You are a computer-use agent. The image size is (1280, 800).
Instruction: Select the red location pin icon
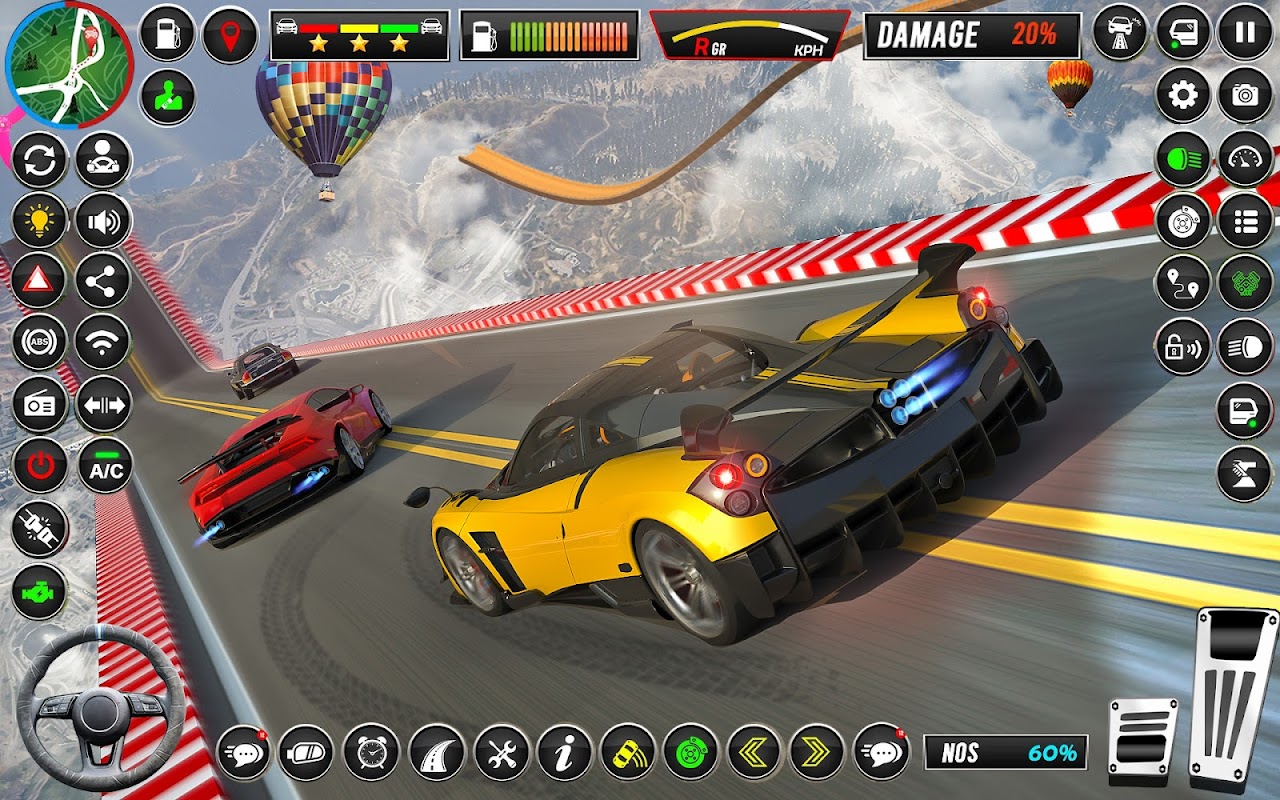[230, 35]
